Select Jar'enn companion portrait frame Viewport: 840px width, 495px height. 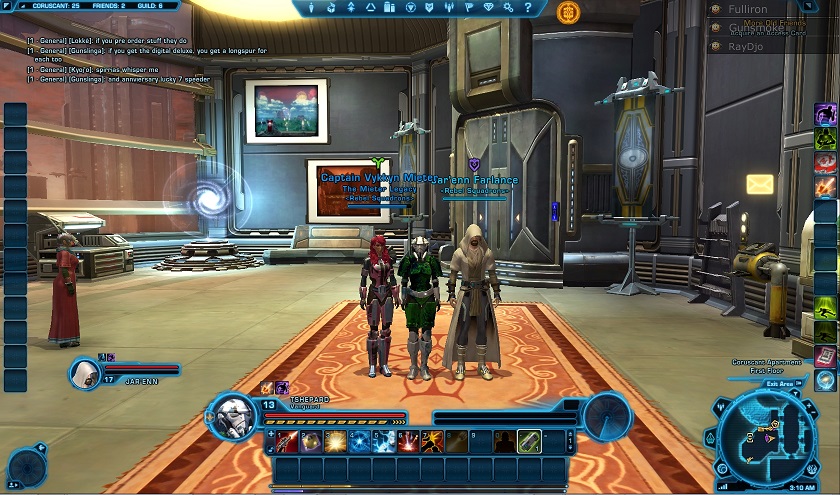tap(87, 373)
